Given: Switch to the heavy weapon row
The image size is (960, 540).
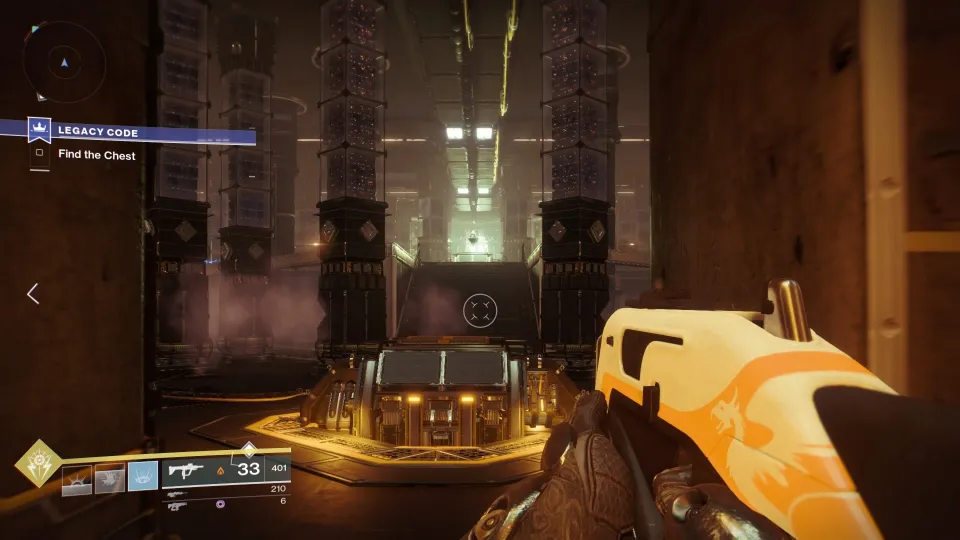Looking at the screenshot, I should point(177,505).
